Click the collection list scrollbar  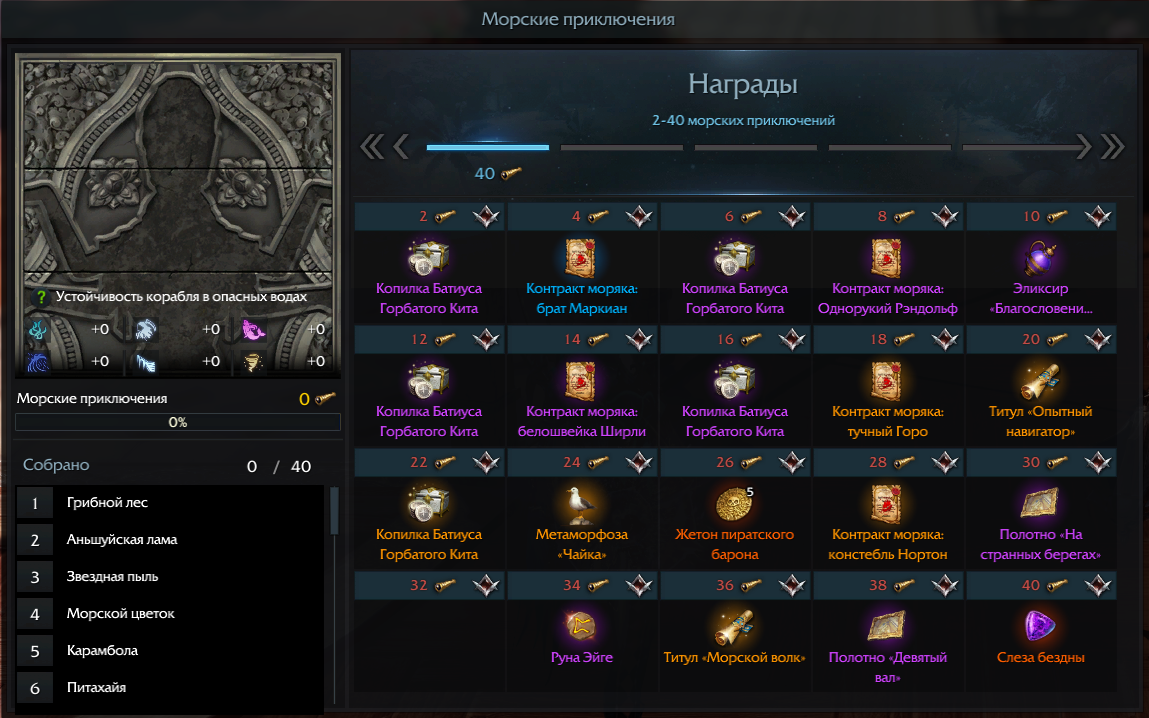tap(334, 510)
